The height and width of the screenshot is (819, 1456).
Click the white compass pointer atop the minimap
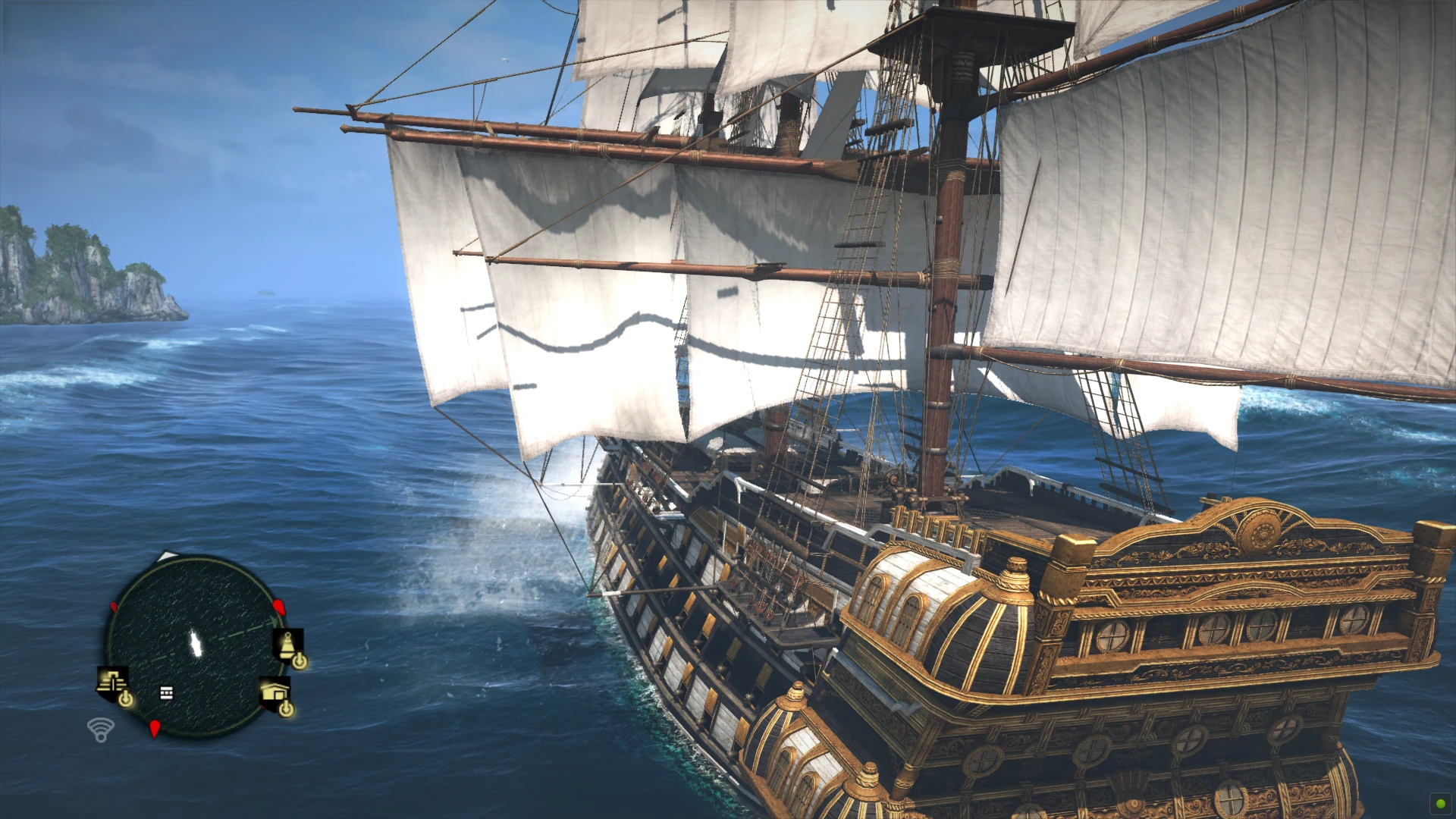coord(166,557)
